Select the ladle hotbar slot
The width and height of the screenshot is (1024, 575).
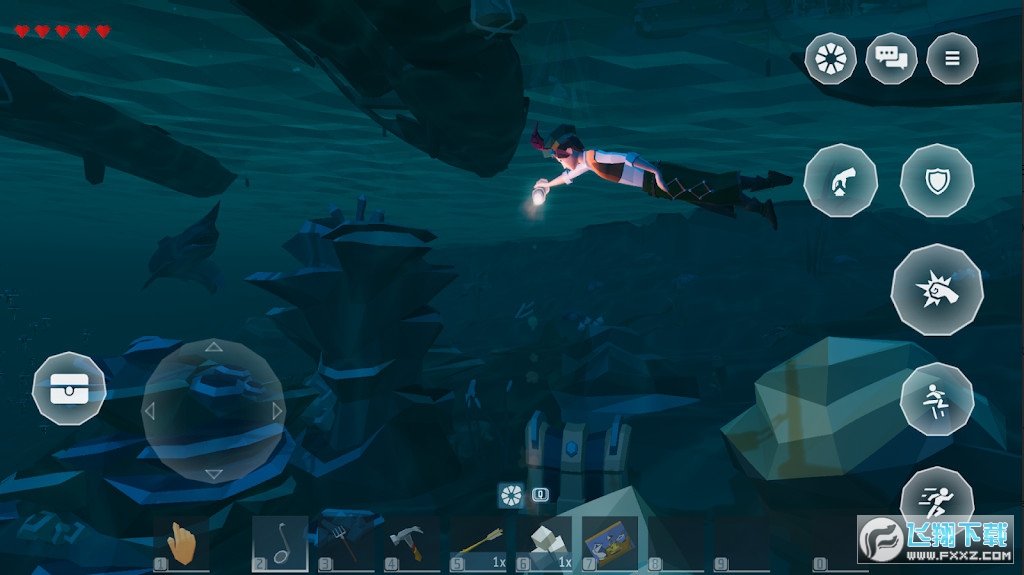[279, 545]
